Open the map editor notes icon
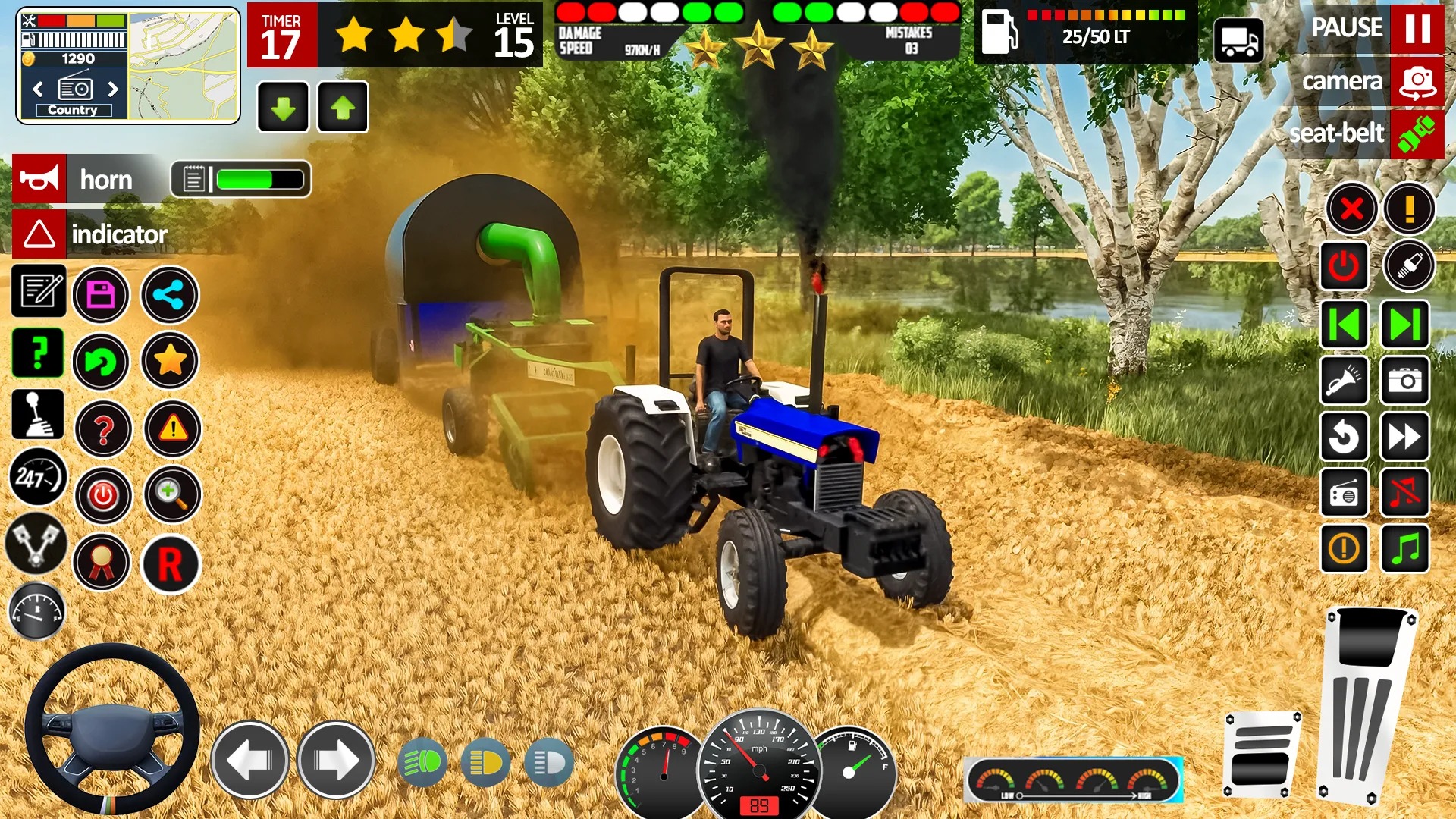The width and height of the screenshot is (1456, 819). [37, 294]
